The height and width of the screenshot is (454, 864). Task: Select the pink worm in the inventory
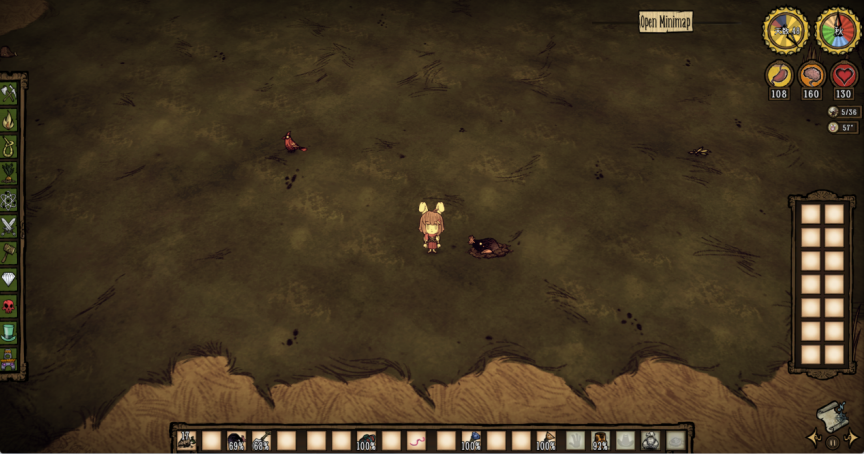pyautogui.click(x=417, y=440)
